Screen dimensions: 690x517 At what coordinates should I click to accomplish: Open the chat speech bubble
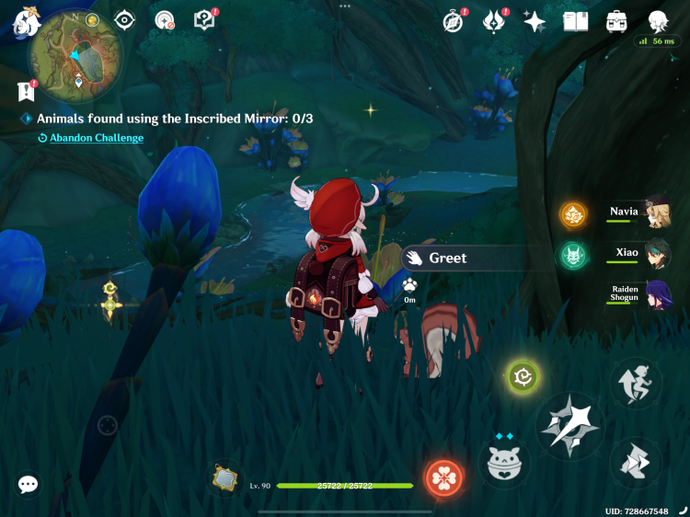(x=28, y=485)
